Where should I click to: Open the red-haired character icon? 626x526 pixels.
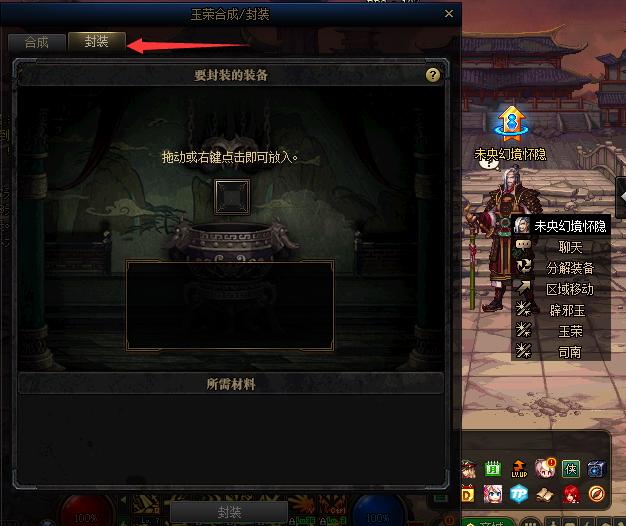[570, 494]
